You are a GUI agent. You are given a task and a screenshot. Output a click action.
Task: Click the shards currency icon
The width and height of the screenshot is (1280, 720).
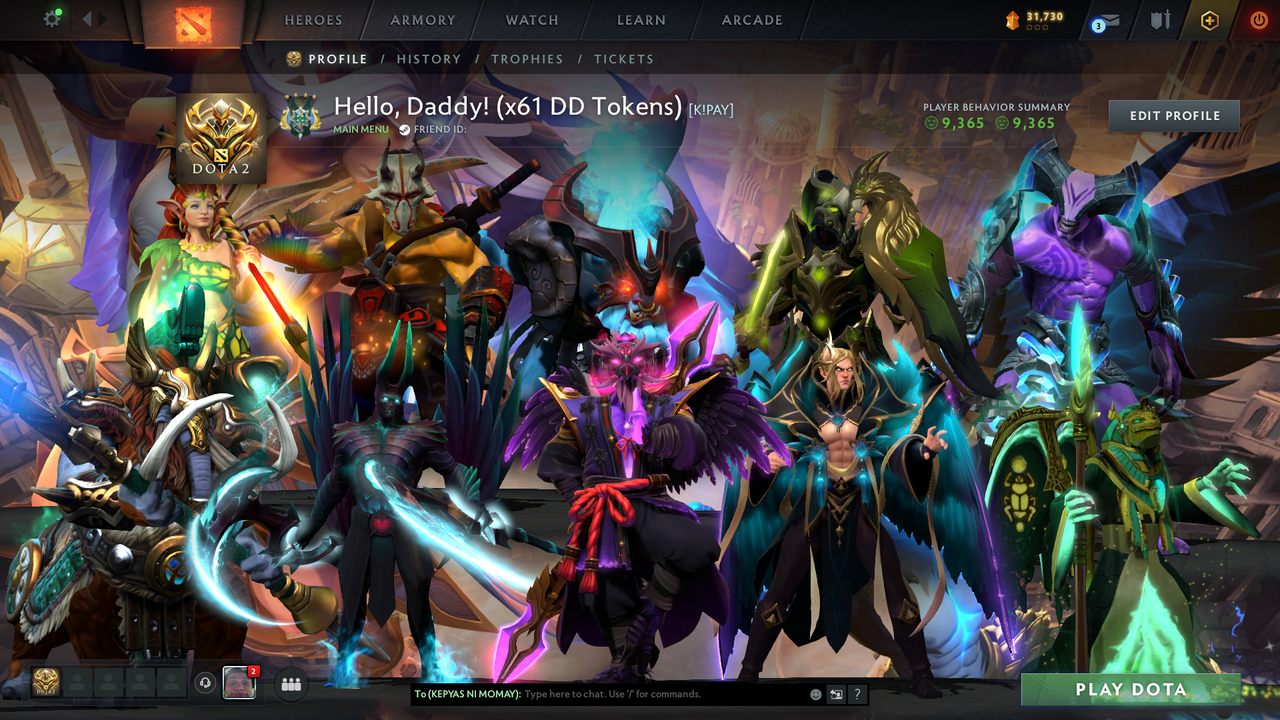1011,17
